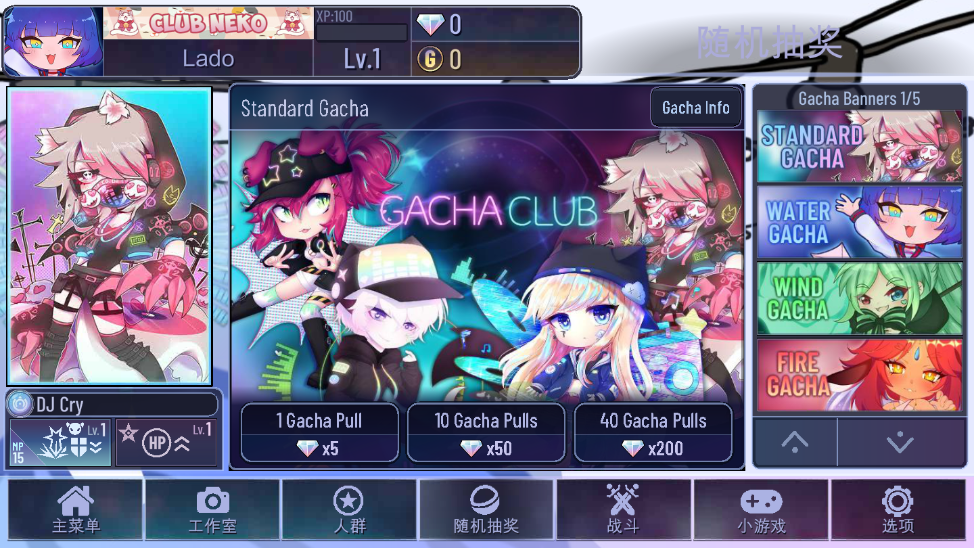This screenshot has height=548, width=974.
Task: Select the Water Gacha banner
Action: coord(859,222)
